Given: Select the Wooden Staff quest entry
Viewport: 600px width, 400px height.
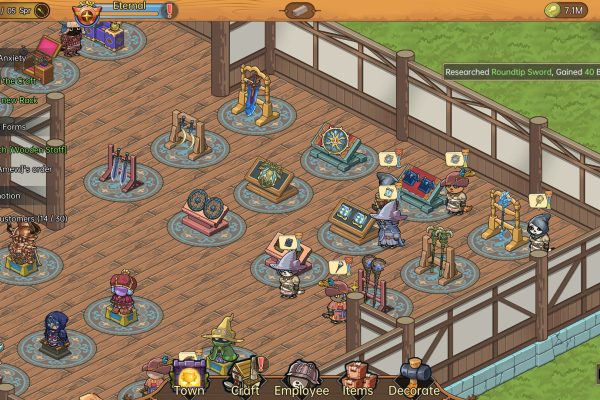Looking at the screenshot, I should [x=30, y=149].
